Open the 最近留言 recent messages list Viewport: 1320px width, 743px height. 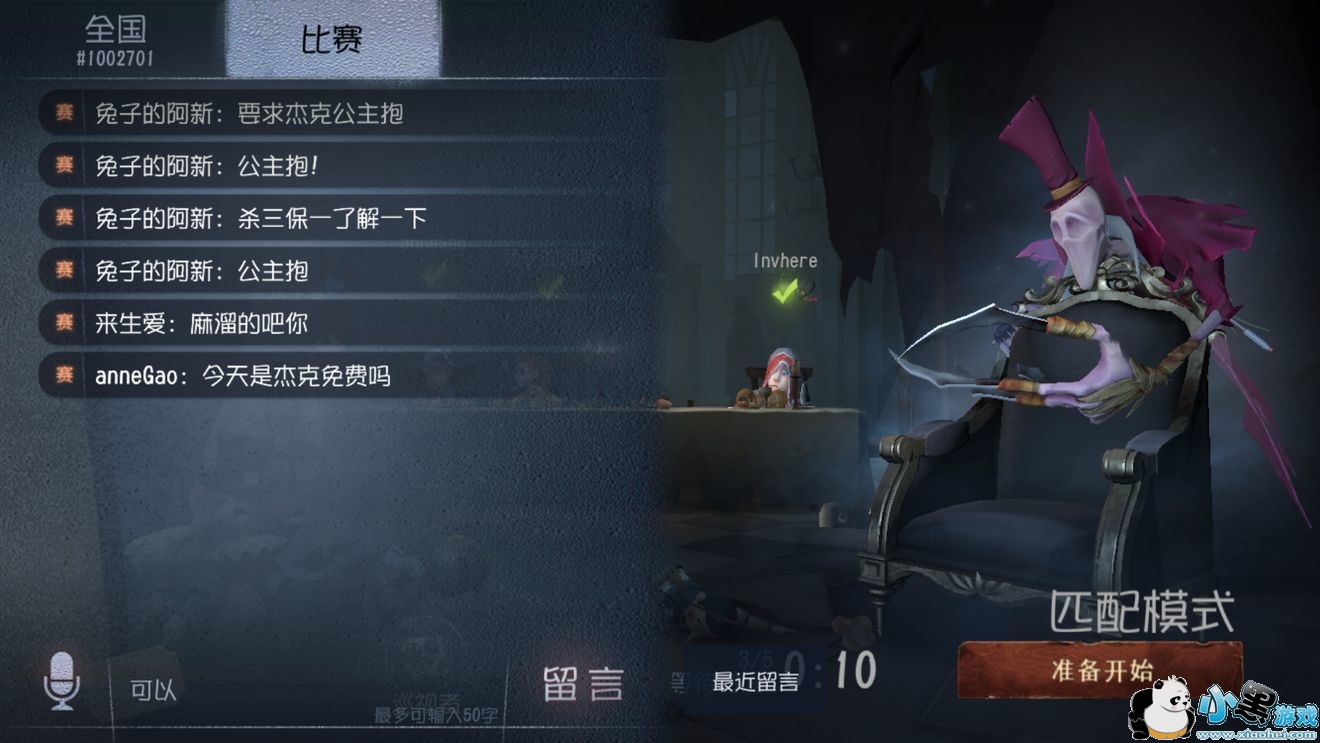pos(757,682)
